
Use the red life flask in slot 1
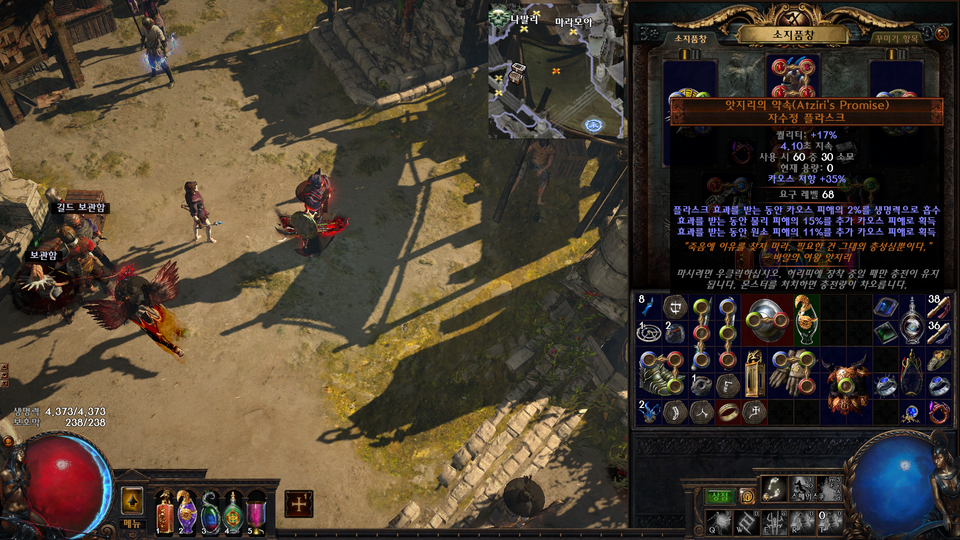tap(164, 510)
